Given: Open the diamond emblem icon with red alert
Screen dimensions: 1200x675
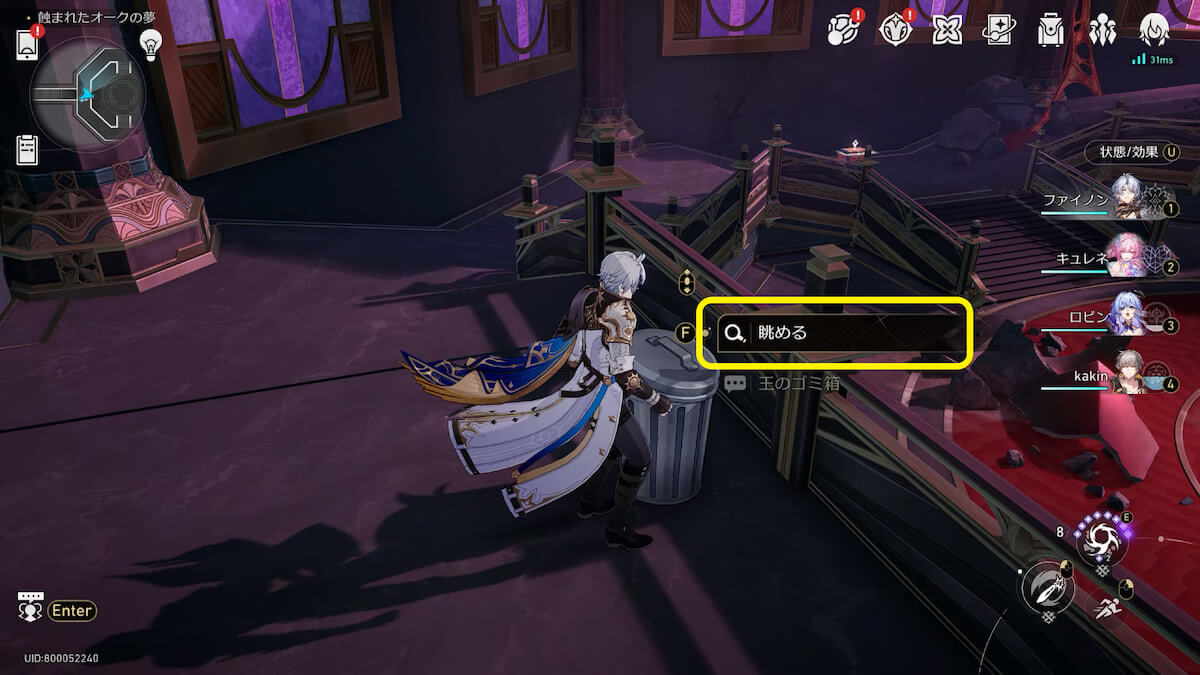Looking at the screenshot, I should (895, 30).
